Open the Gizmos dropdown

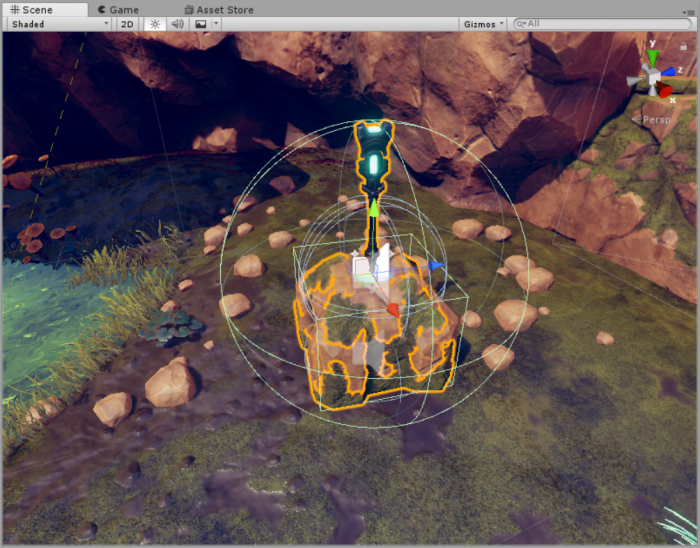point(484,23)
